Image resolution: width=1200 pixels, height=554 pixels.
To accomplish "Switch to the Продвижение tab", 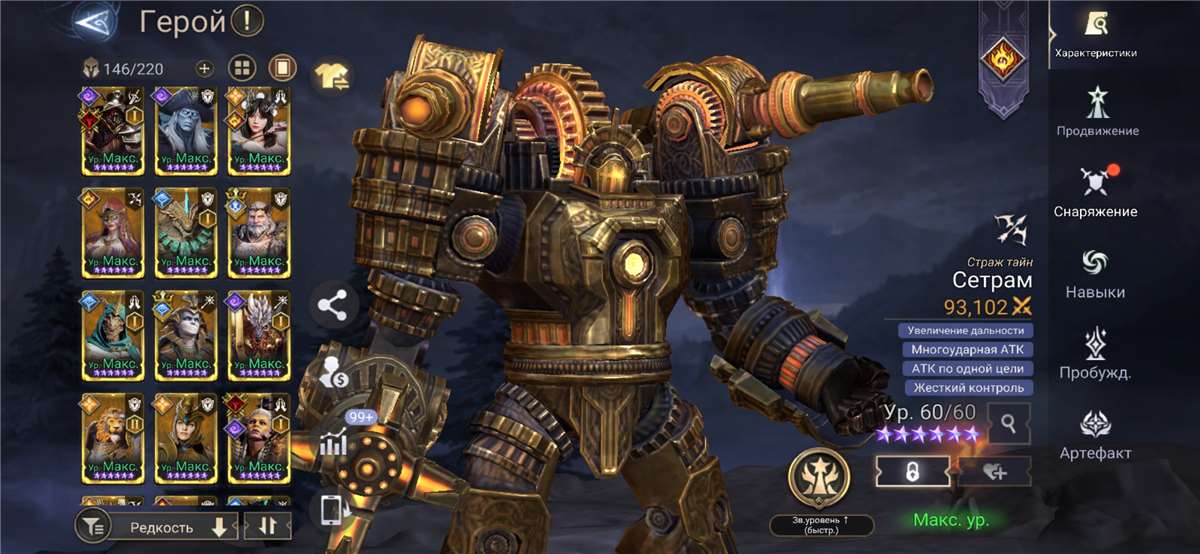I will [1097, 111].
